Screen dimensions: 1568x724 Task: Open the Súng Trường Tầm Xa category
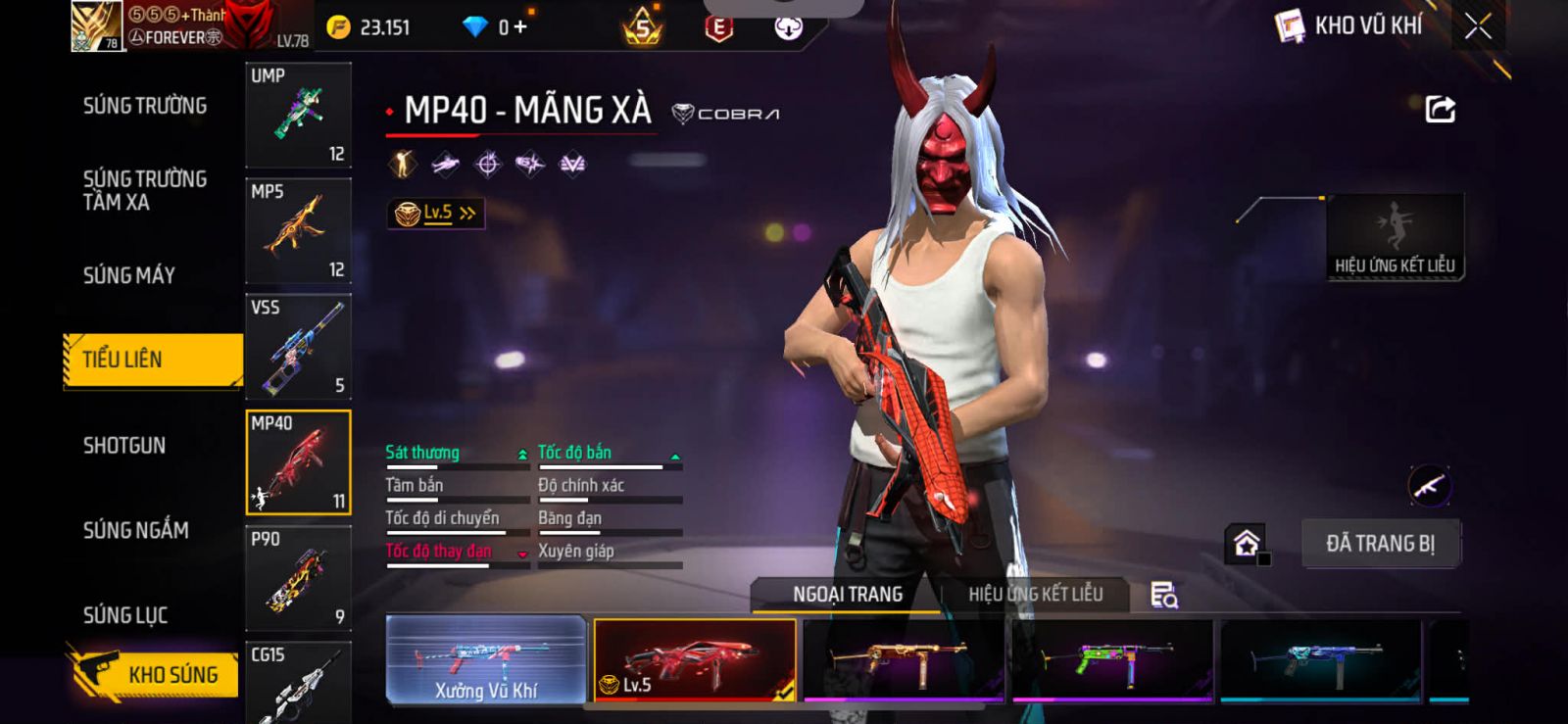pyautogui.click(x=145, y=190)
